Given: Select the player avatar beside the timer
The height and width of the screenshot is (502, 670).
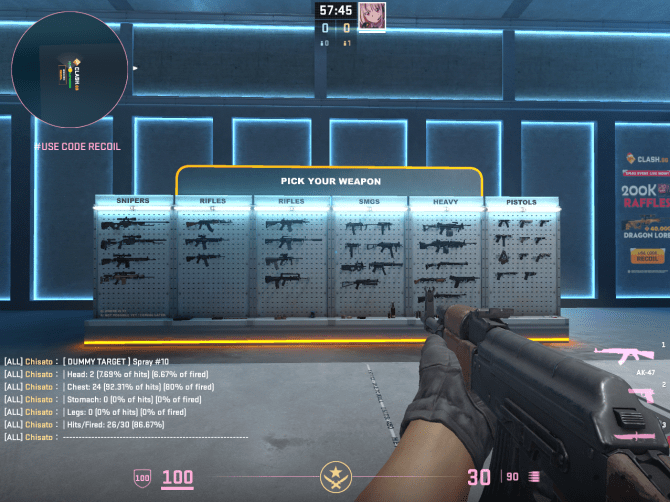Looking at the screenshot, I should pyautogui.click(x=371, y=15).
